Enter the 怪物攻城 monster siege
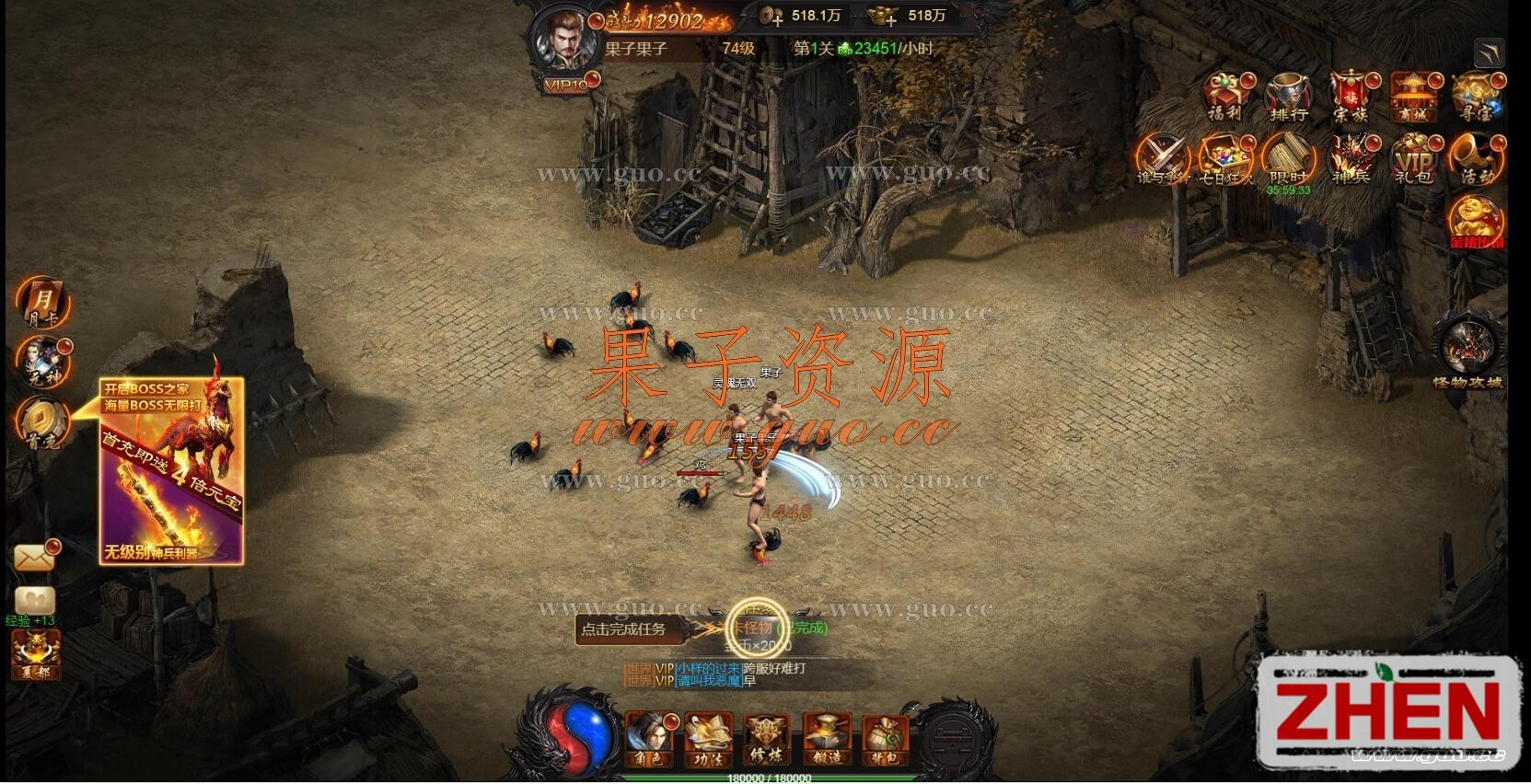The width and height of the screenshot is (1531, 784). pyautogui.click(x=1467, y=350)
